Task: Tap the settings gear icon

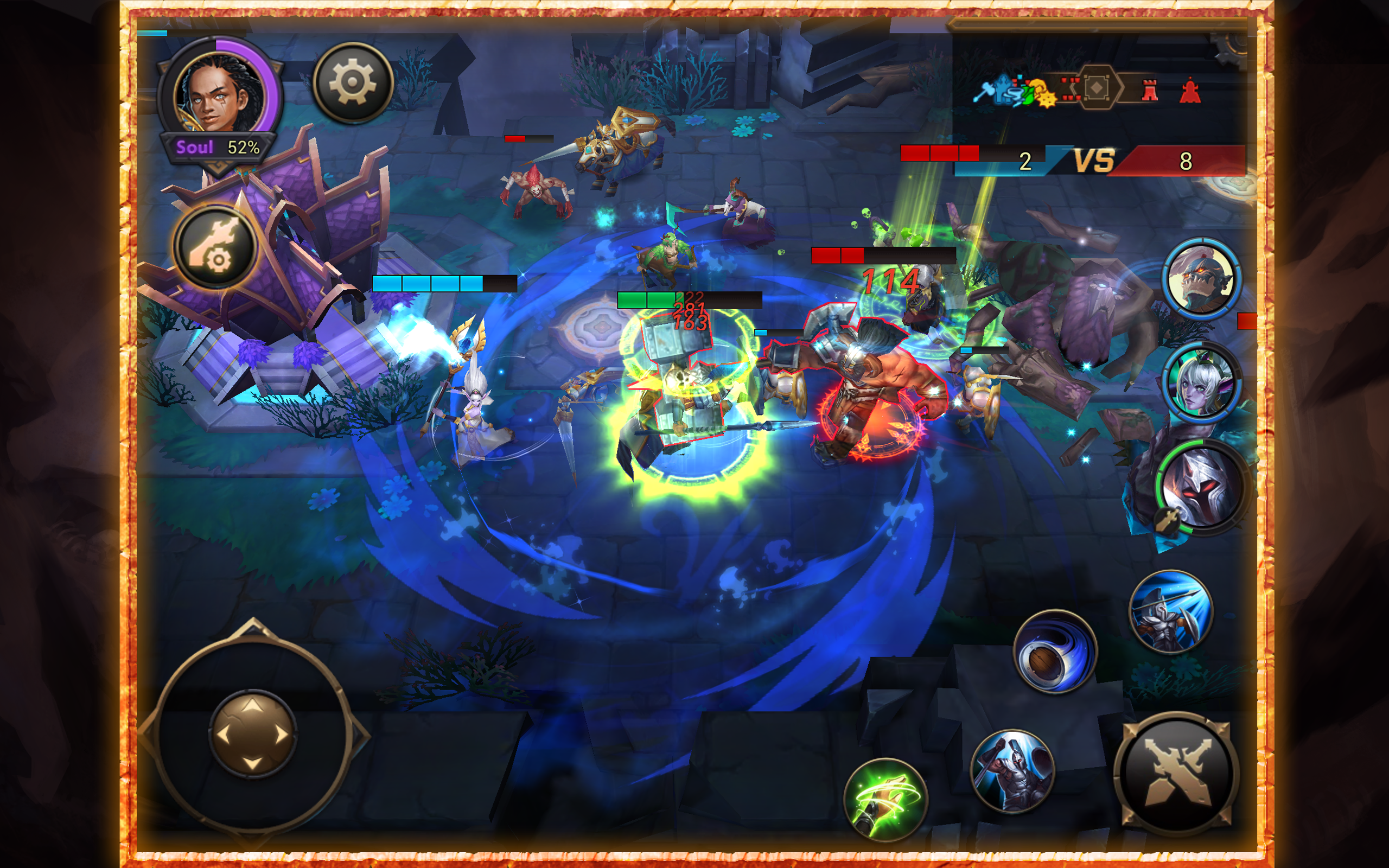Action: (x=351, y=82)
